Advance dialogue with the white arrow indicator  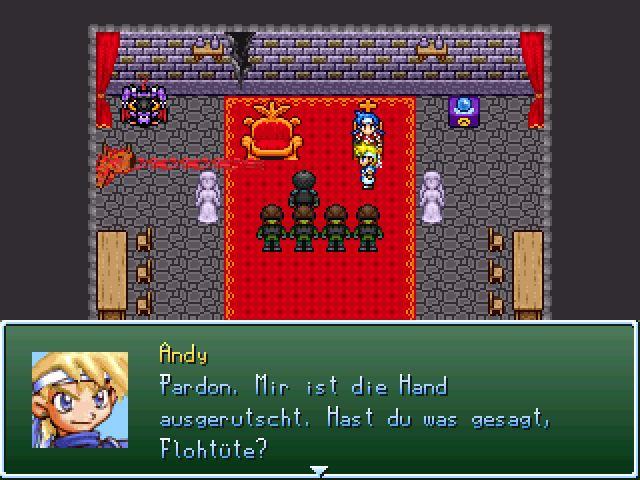click(318, 470)
